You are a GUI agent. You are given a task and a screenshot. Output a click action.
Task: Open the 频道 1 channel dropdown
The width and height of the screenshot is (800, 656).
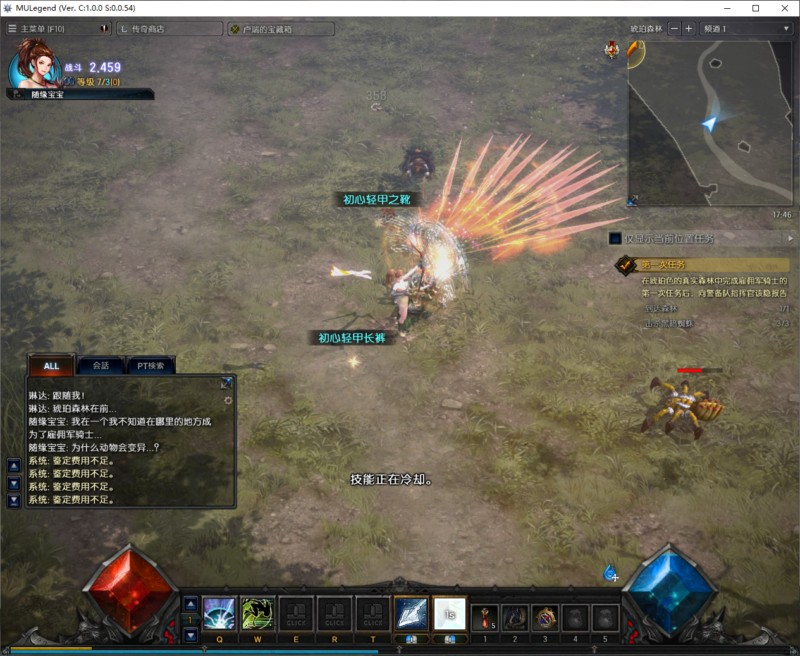pyautogui.click(x=746, y=29)
